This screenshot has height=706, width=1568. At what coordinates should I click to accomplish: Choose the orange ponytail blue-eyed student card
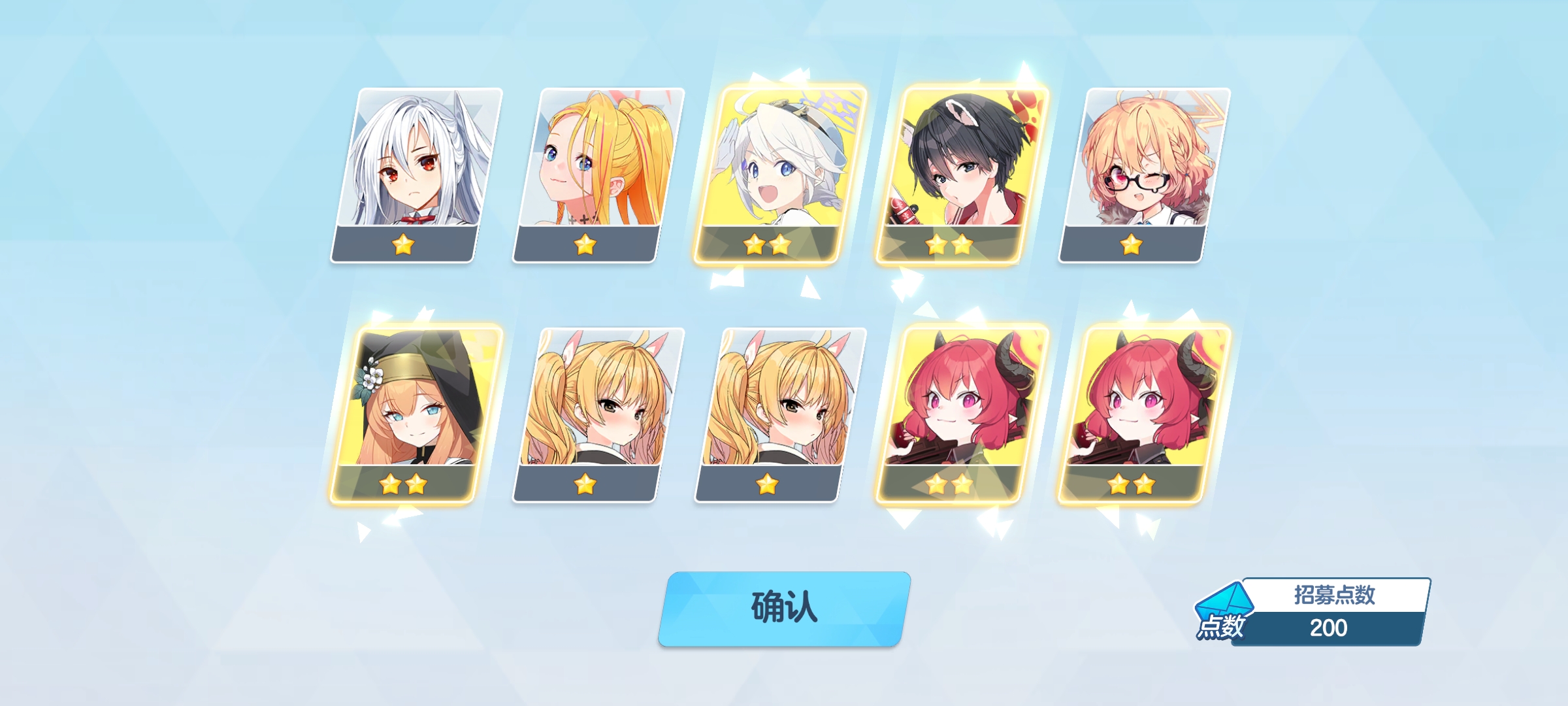[x=598, y=175]
